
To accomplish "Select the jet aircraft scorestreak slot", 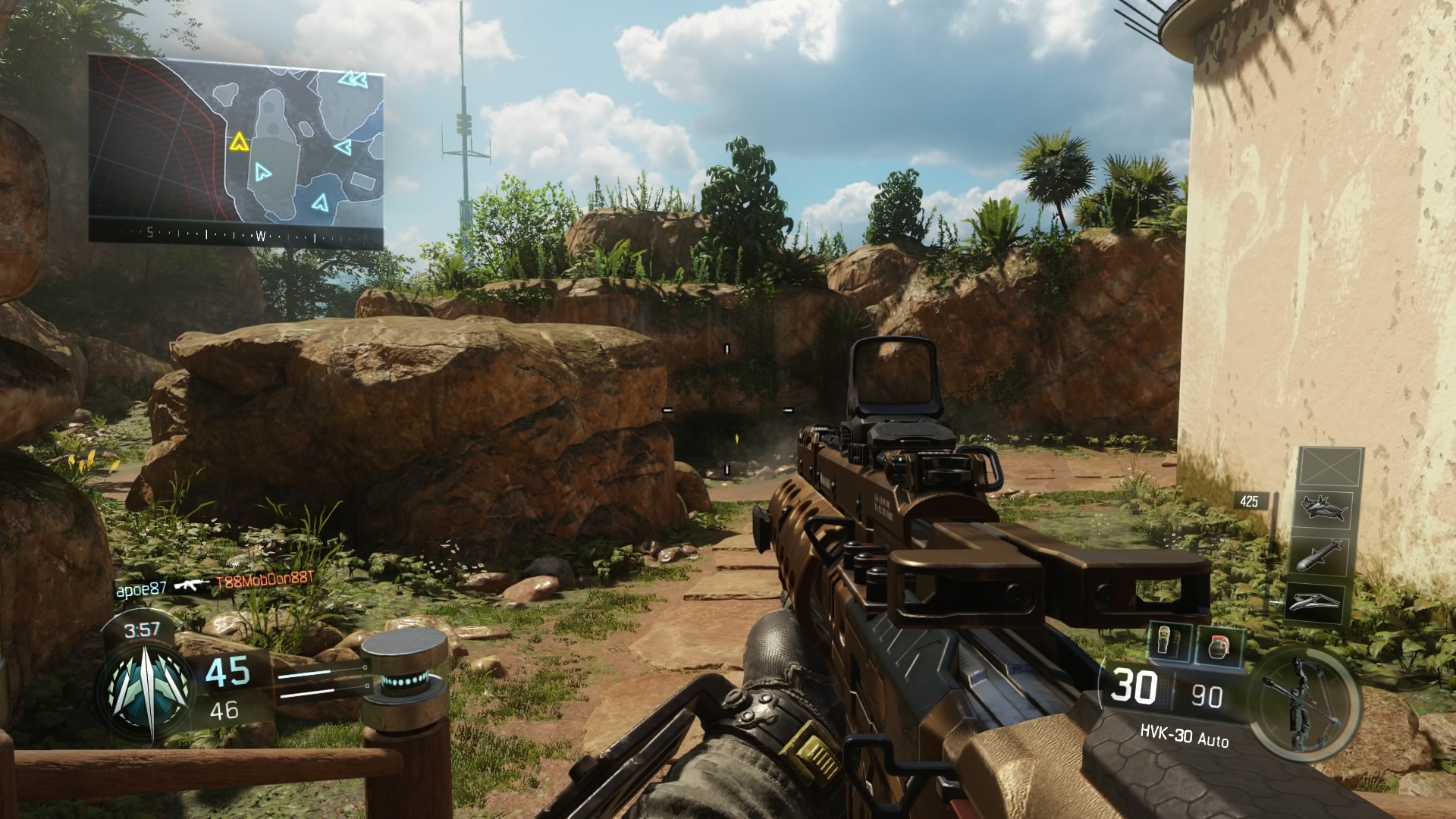I will [1323, 507].
